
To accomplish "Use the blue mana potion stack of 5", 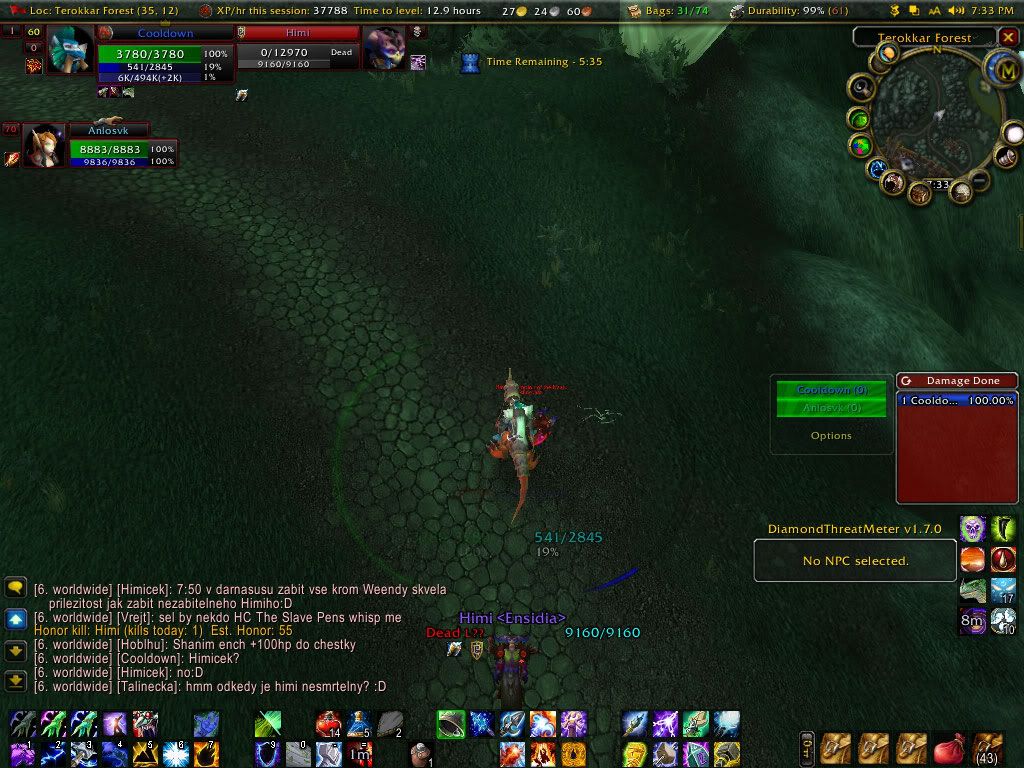I will pos(359,724).
